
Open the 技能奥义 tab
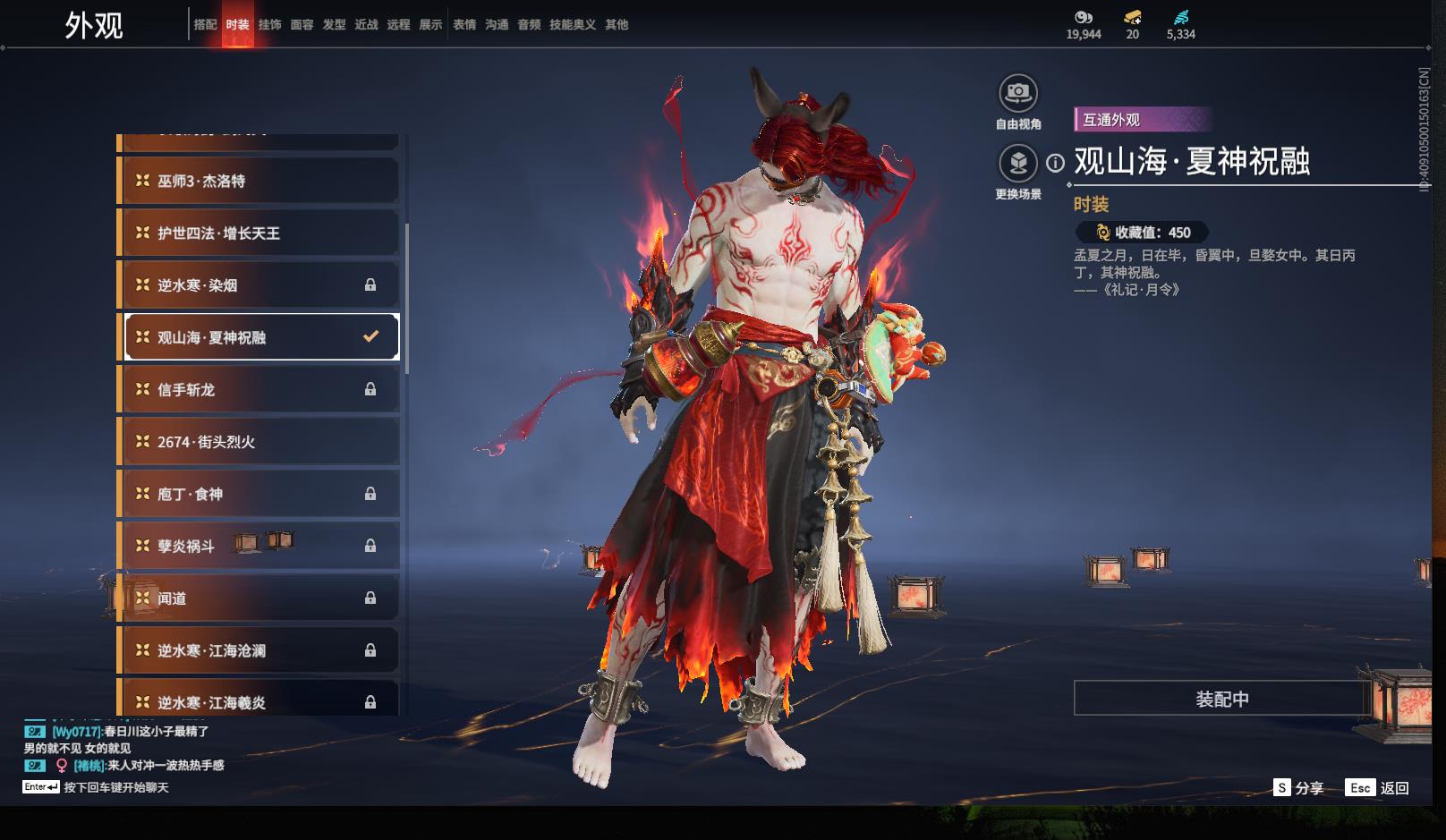(572, 25)
